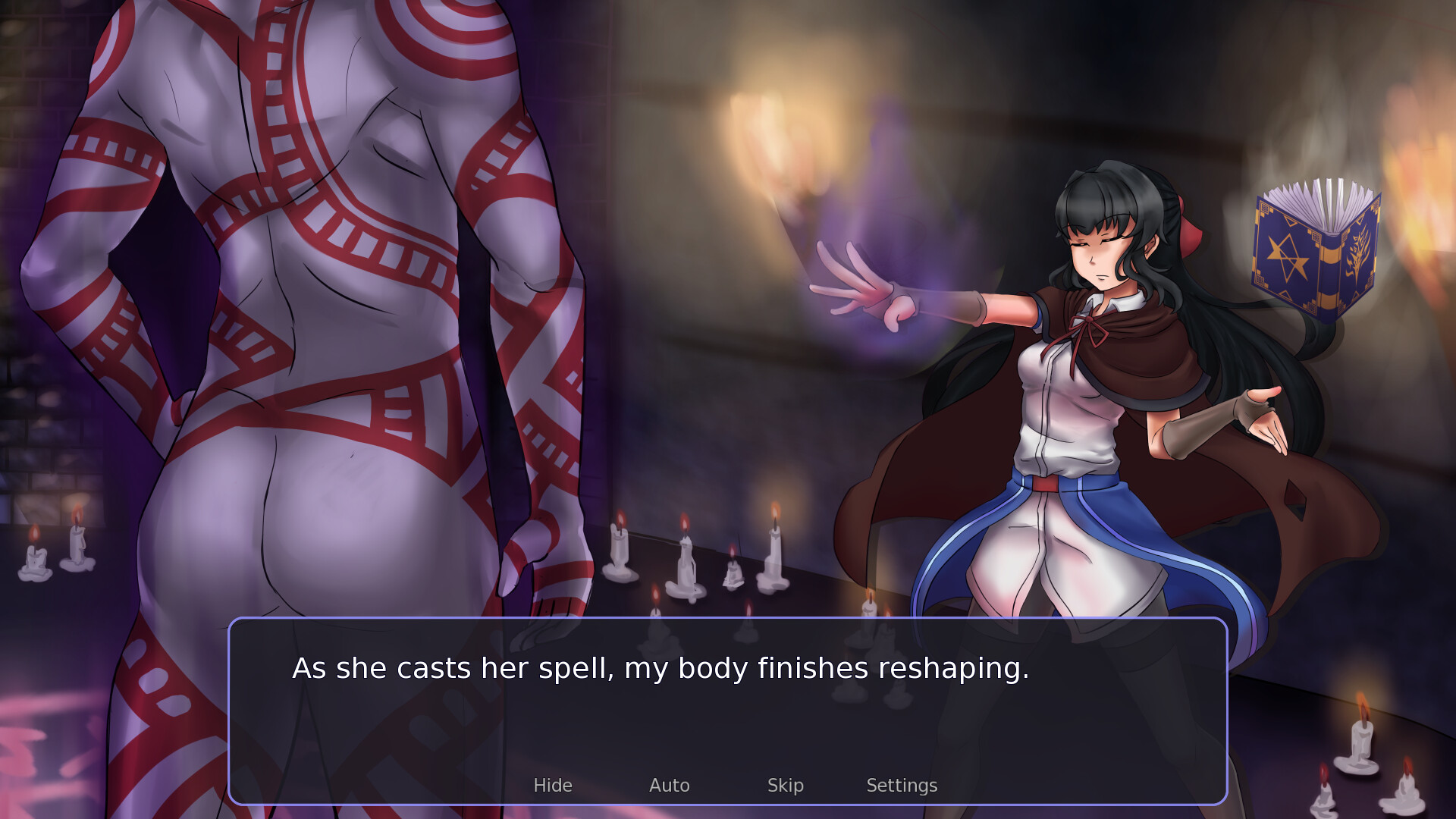Screen dimensions: 1456x819
Task: Click the Hide button to conceal dialogue box
Action: 553,786
